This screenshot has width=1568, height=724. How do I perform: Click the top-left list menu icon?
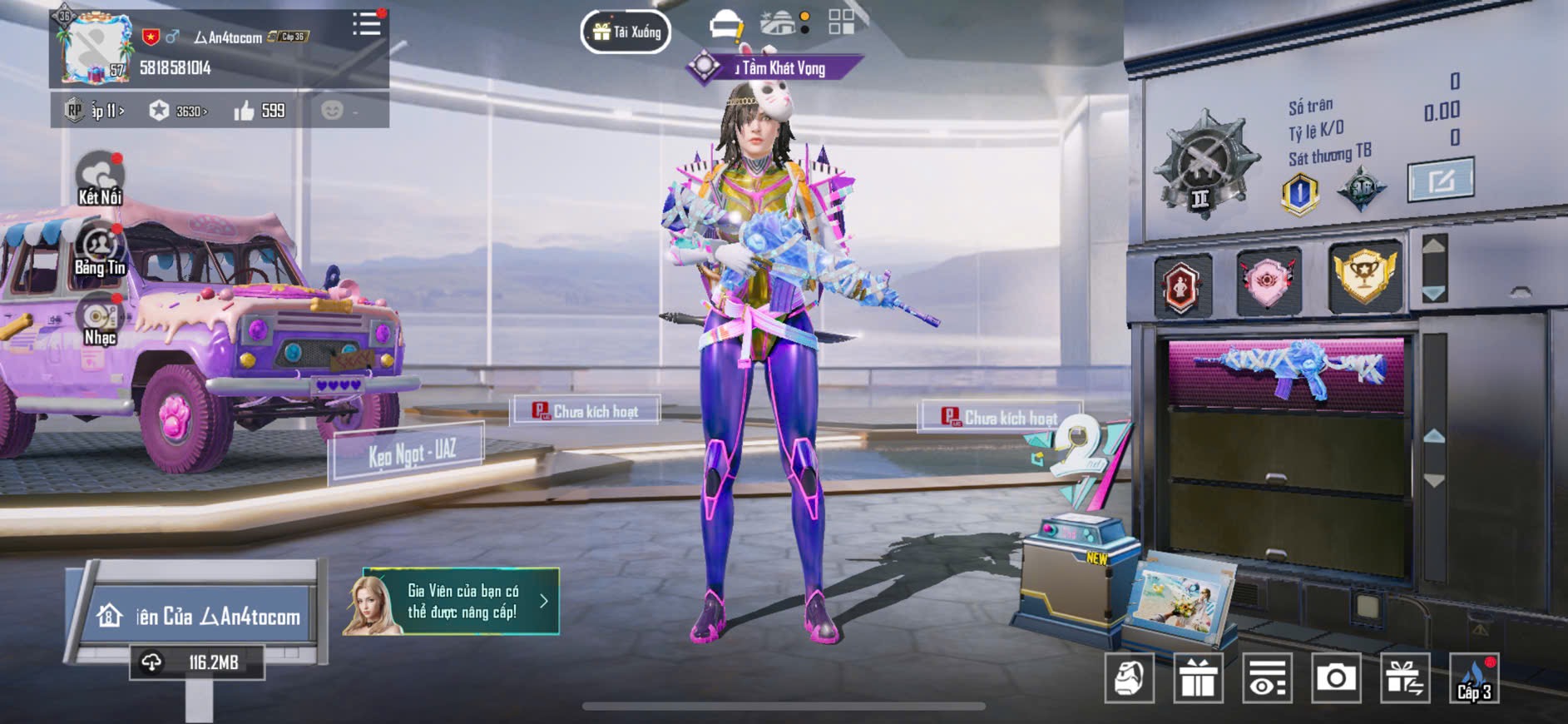pos(366,24)
